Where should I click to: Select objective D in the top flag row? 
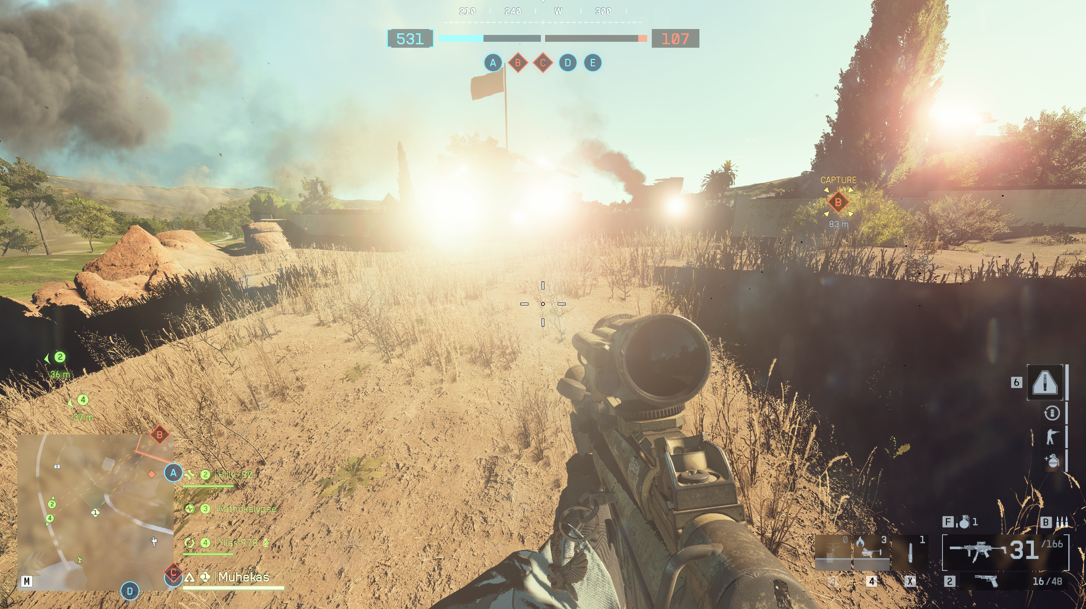coord(568,63)
